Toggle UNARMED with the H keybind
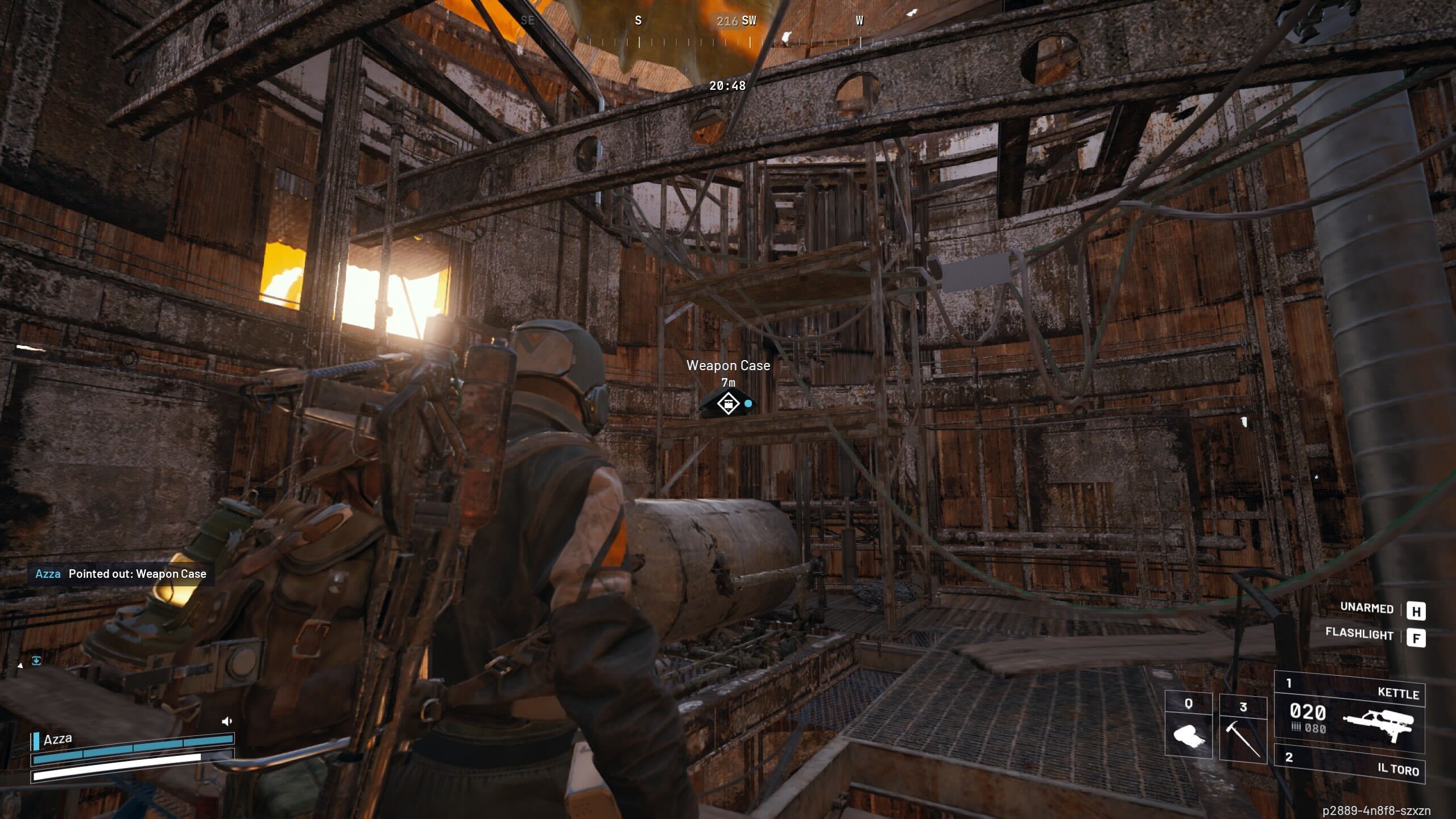The width and height of the screenshot is (1456, 819). (1417, 611)
